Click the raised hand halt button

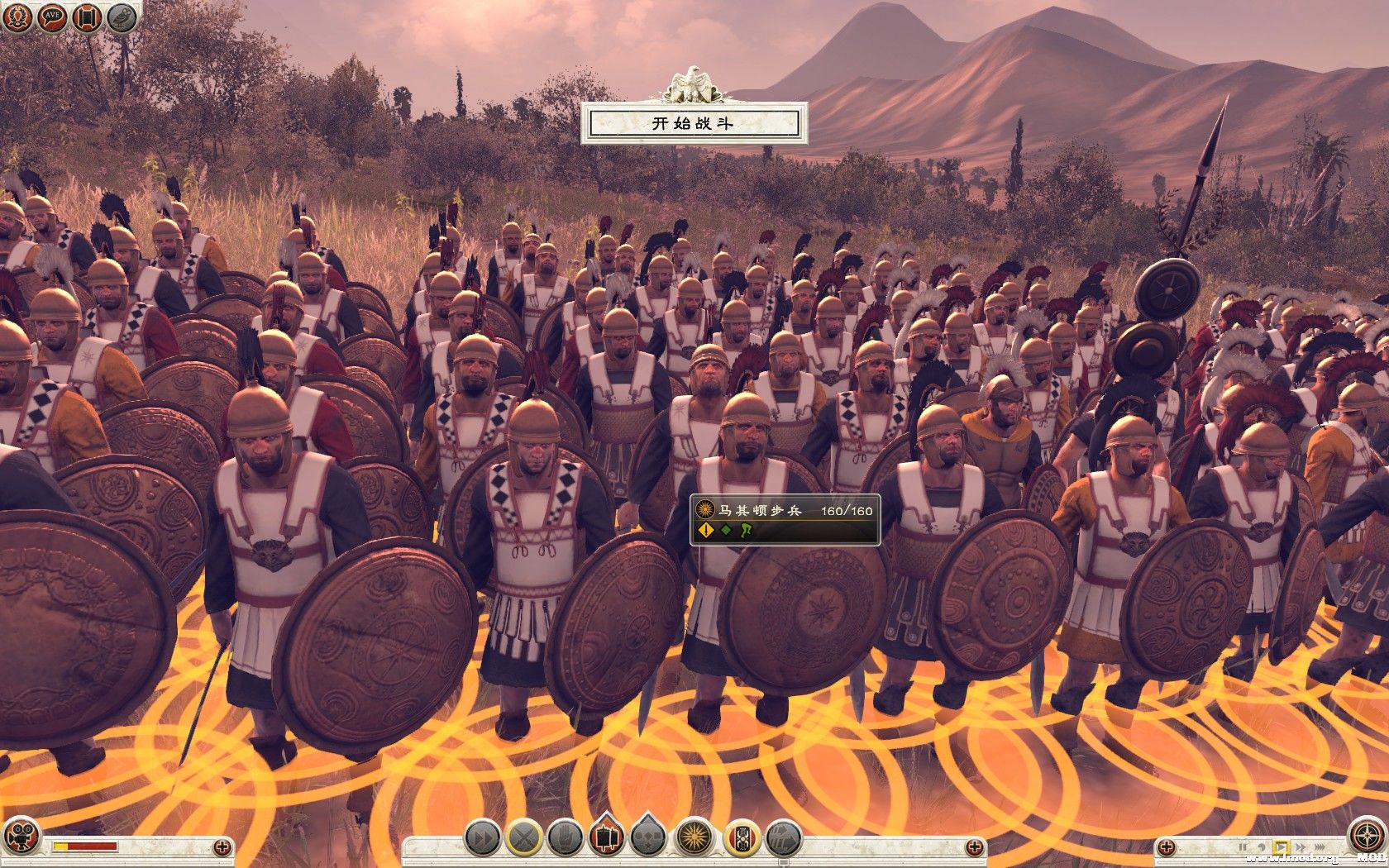tap(566, 837)
